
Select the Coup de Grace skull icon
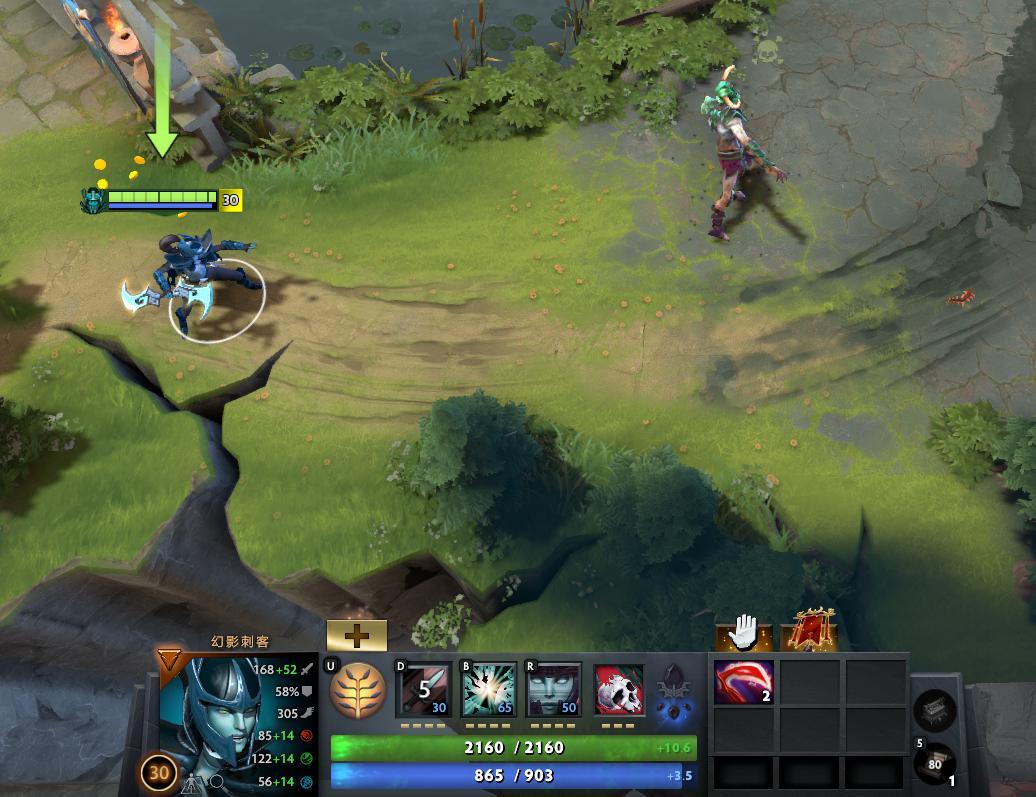619,689
